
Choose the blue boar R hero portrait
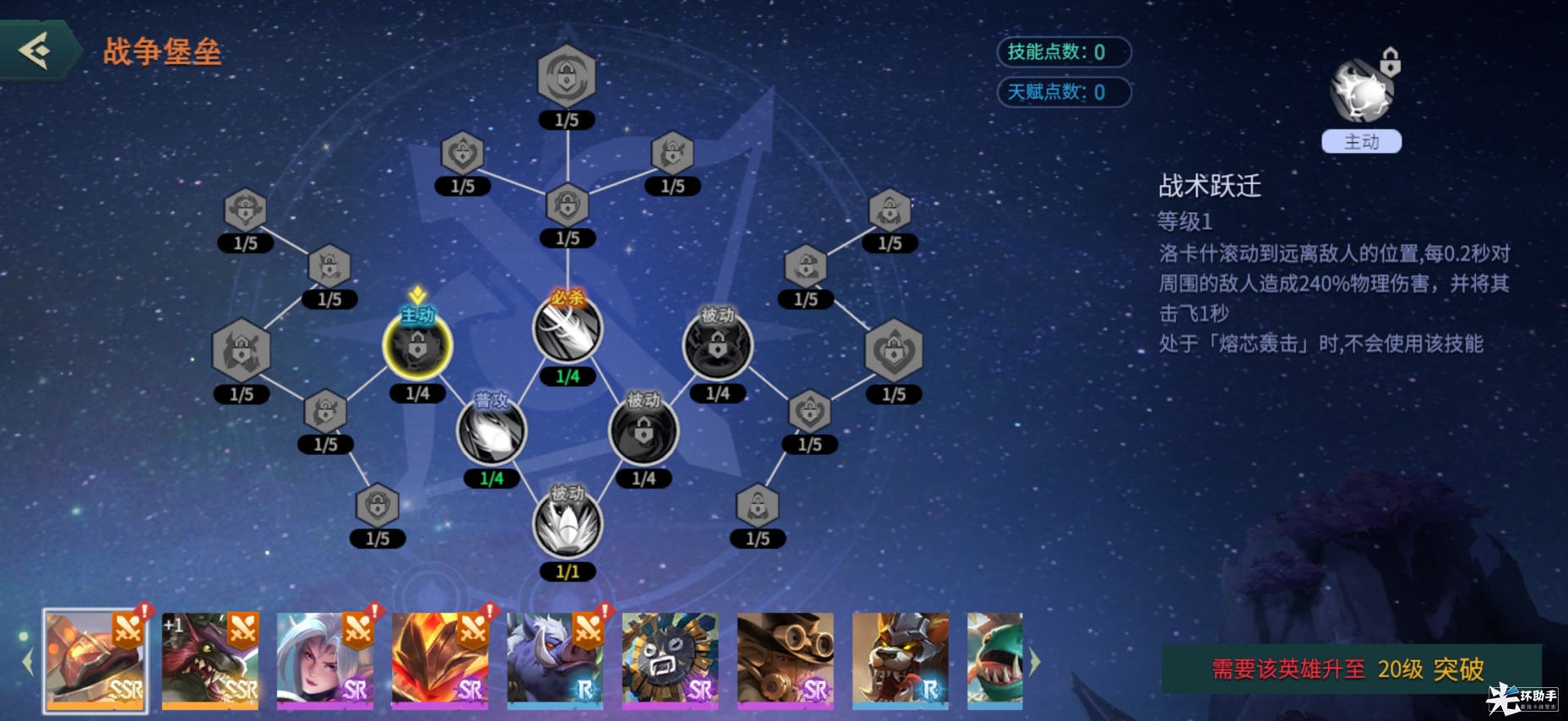pos(555,659)
